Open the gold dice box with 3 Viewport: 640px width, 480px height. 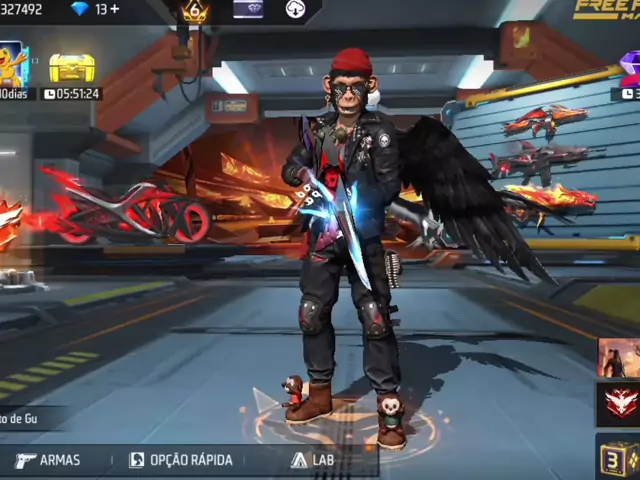(619, 456)
